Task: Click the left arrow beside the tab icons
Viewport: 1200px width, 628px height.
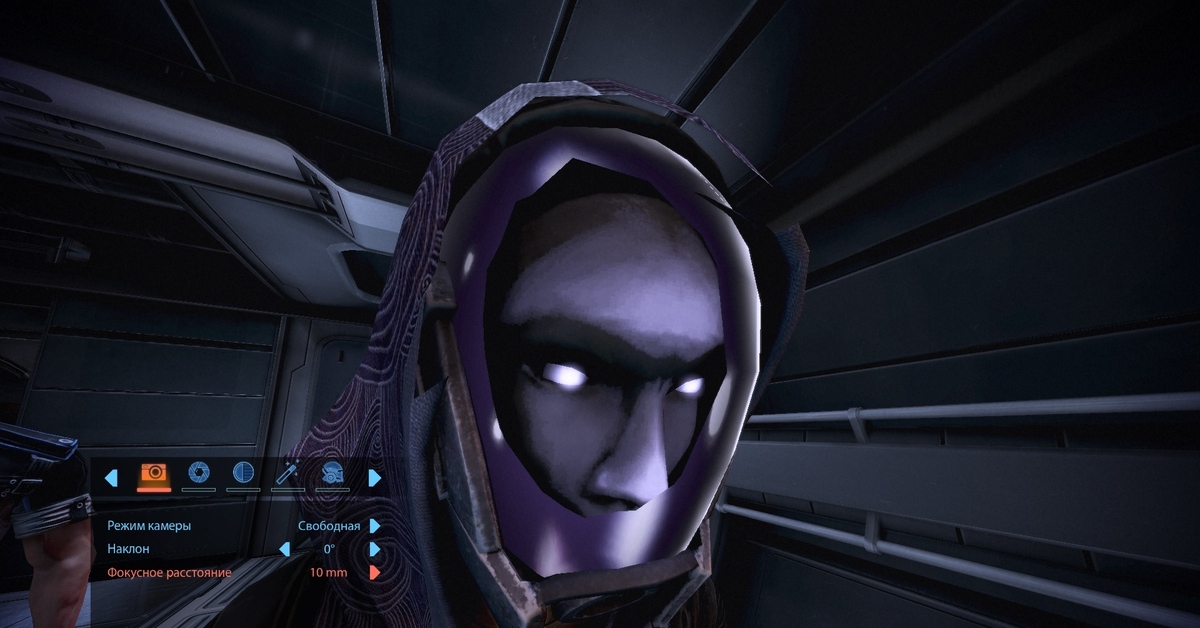Action: pyautogui.click(x=111, y=478)
